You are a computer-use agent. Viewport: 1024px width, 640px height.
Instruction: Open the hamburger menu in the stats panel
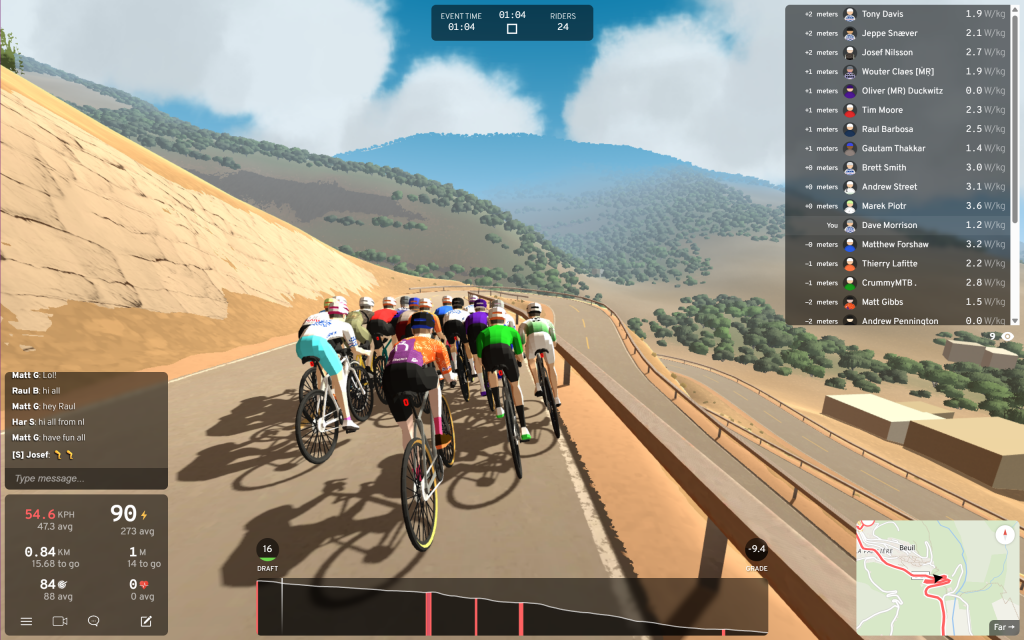click(26, 621)
